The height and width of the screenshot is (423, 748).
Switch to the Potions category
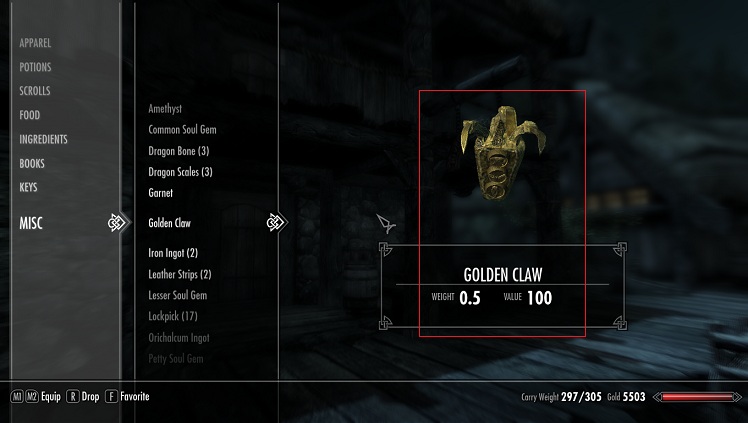tap(35, 67)
